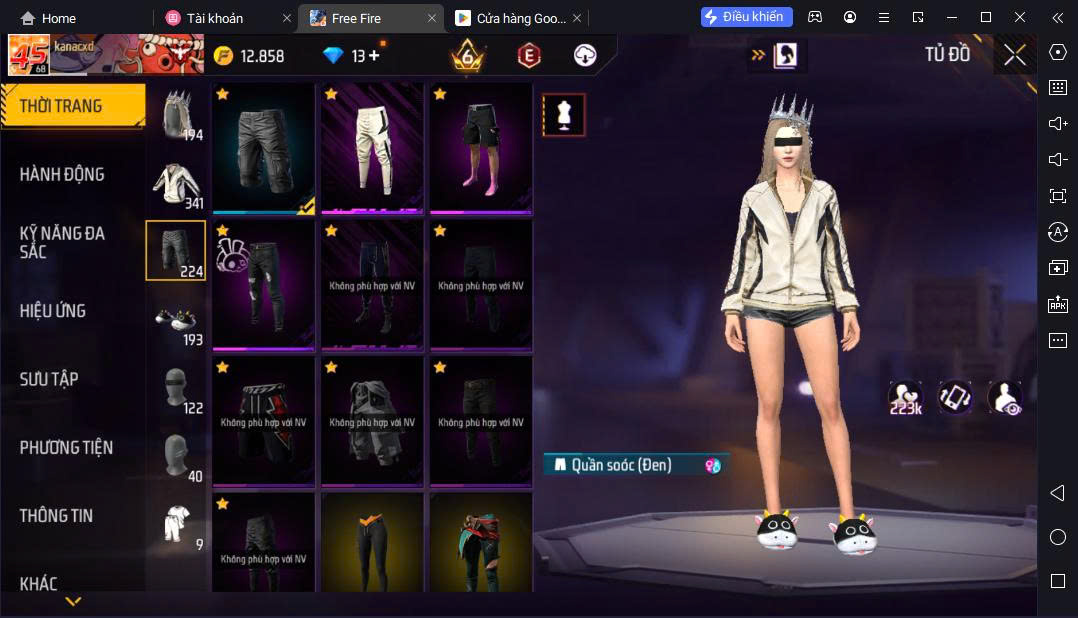The height and width of the screenshot is (618, 1078).
Task: Select the mask subcategory showing 122
Action: [177, 391]
